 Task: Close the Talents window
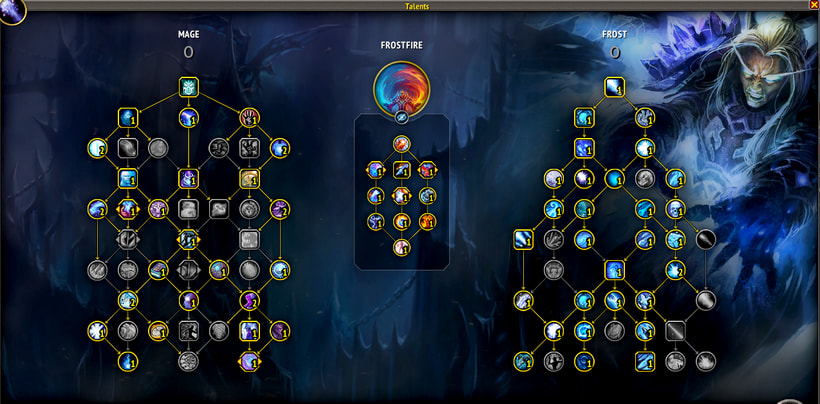click(812, 5)
